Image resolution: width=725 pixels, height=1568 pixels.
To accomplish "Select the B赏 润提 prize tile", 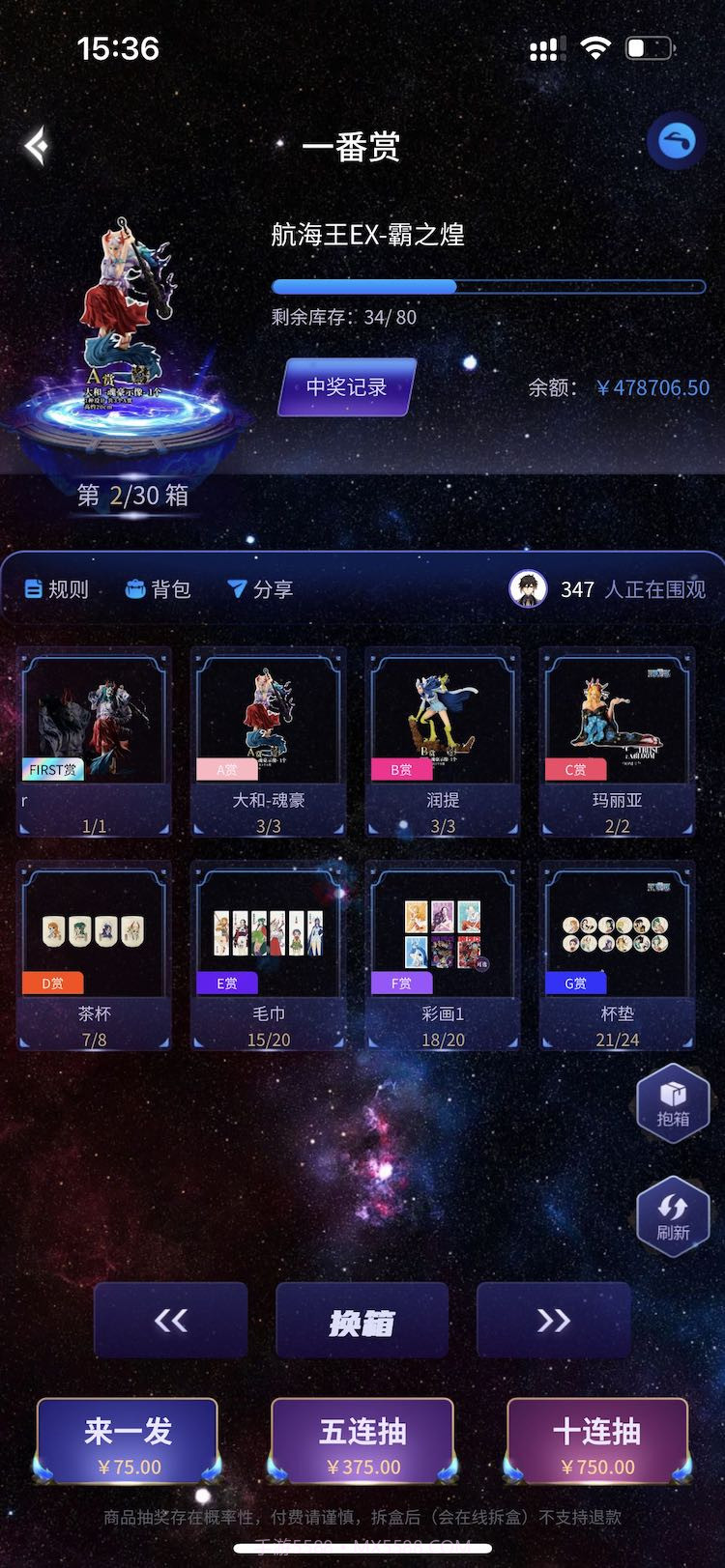I will point(443,740).
